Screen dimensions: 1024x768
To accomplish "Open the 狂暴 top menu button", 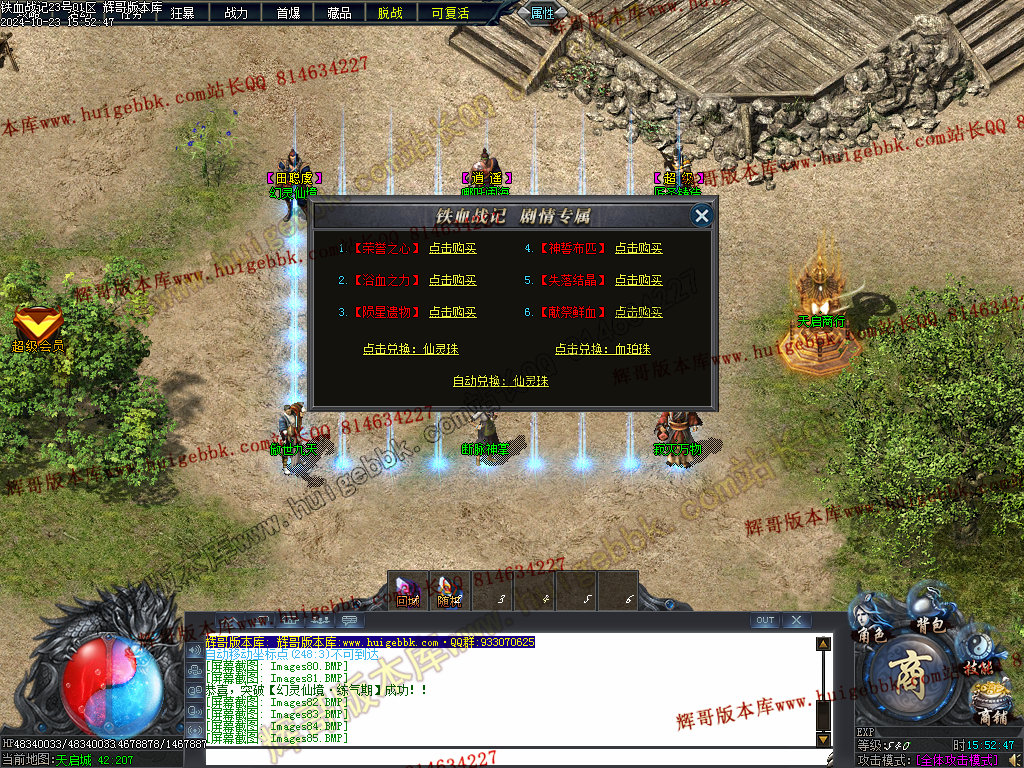I will 183,13.
